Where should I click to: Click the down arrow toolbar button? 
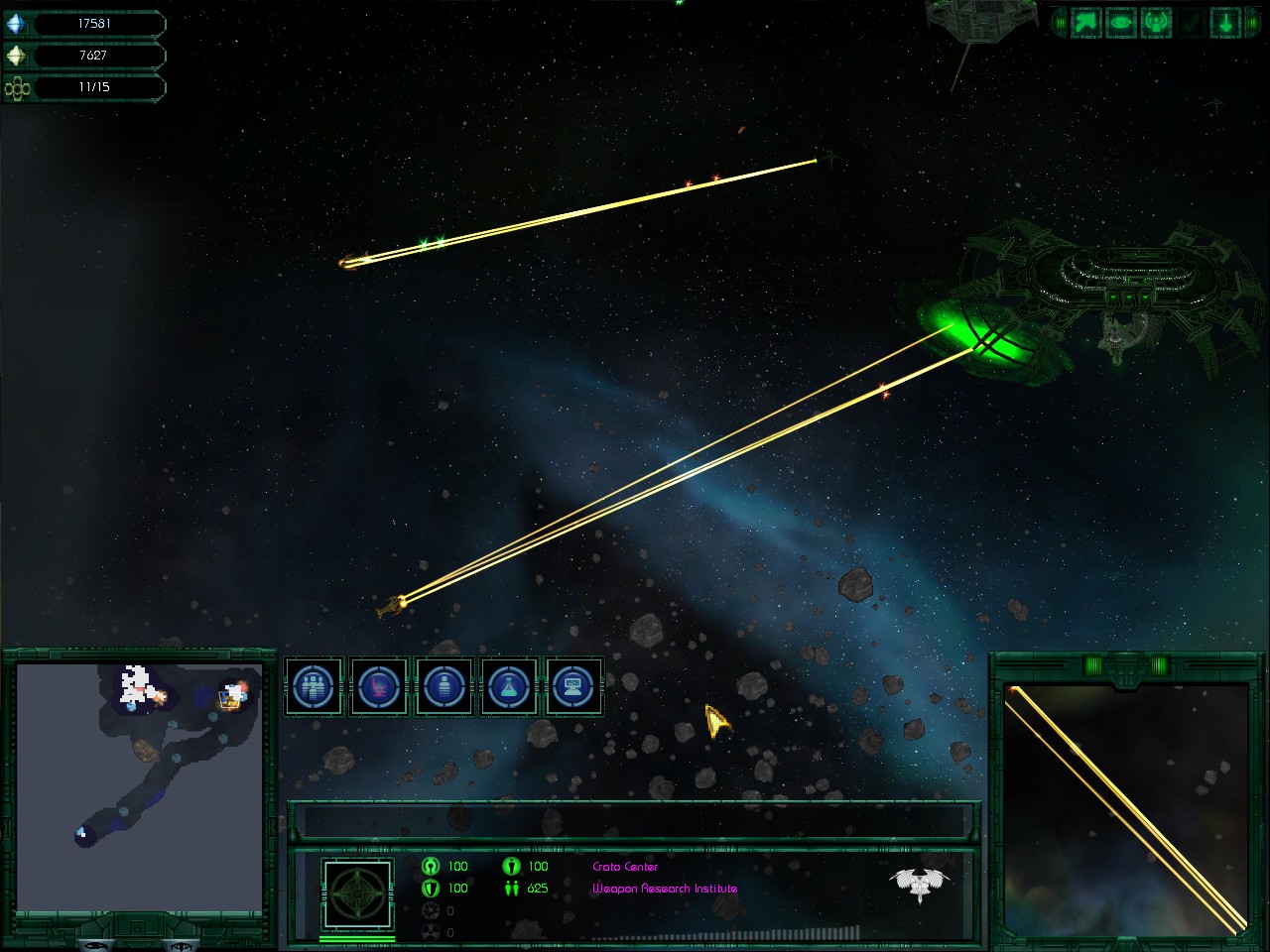point(1226,23)
